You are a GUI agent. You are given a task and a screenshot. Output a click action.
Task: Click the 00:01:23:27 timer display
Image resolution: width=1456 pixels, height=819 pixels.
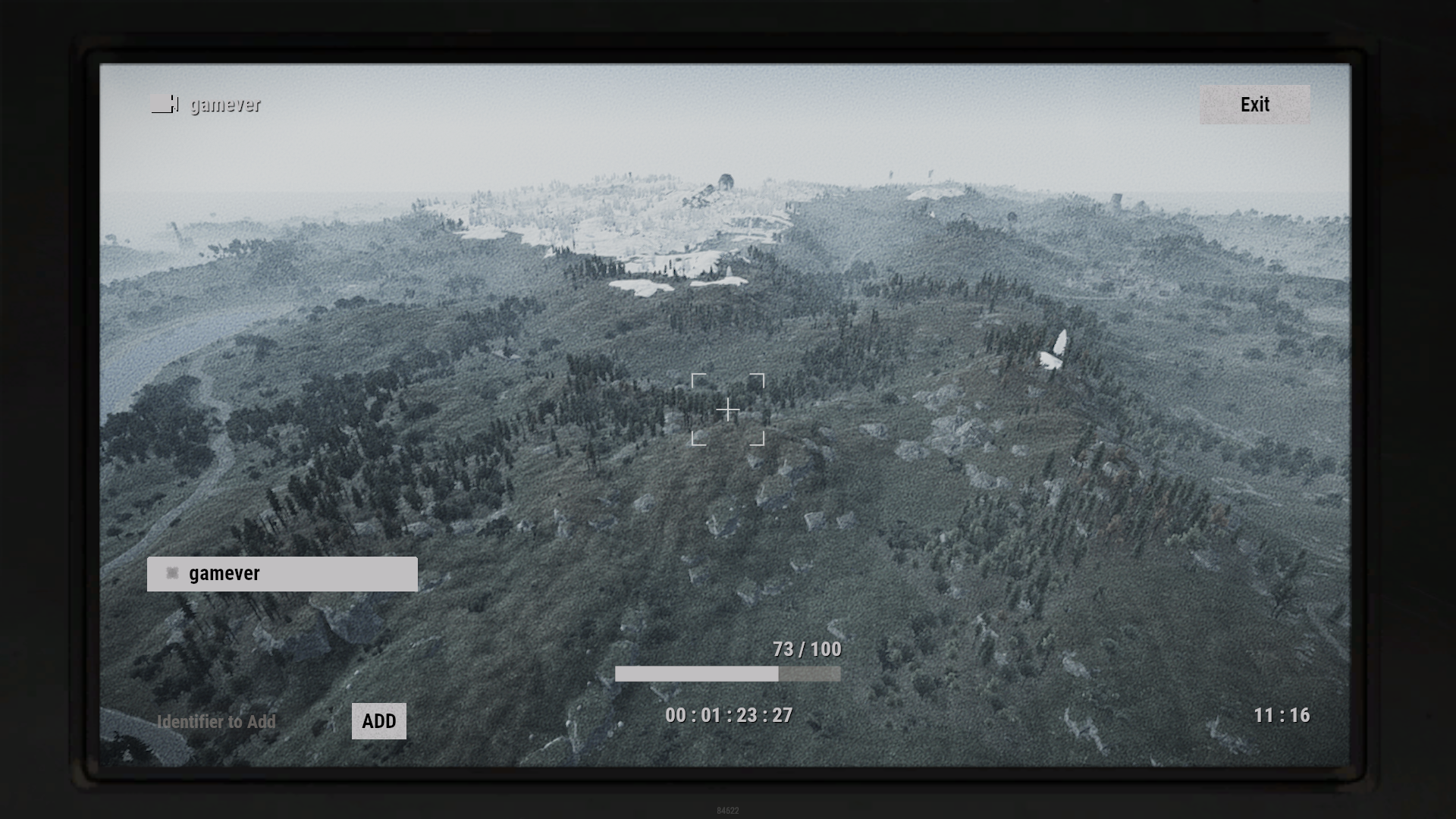(728, 715)
